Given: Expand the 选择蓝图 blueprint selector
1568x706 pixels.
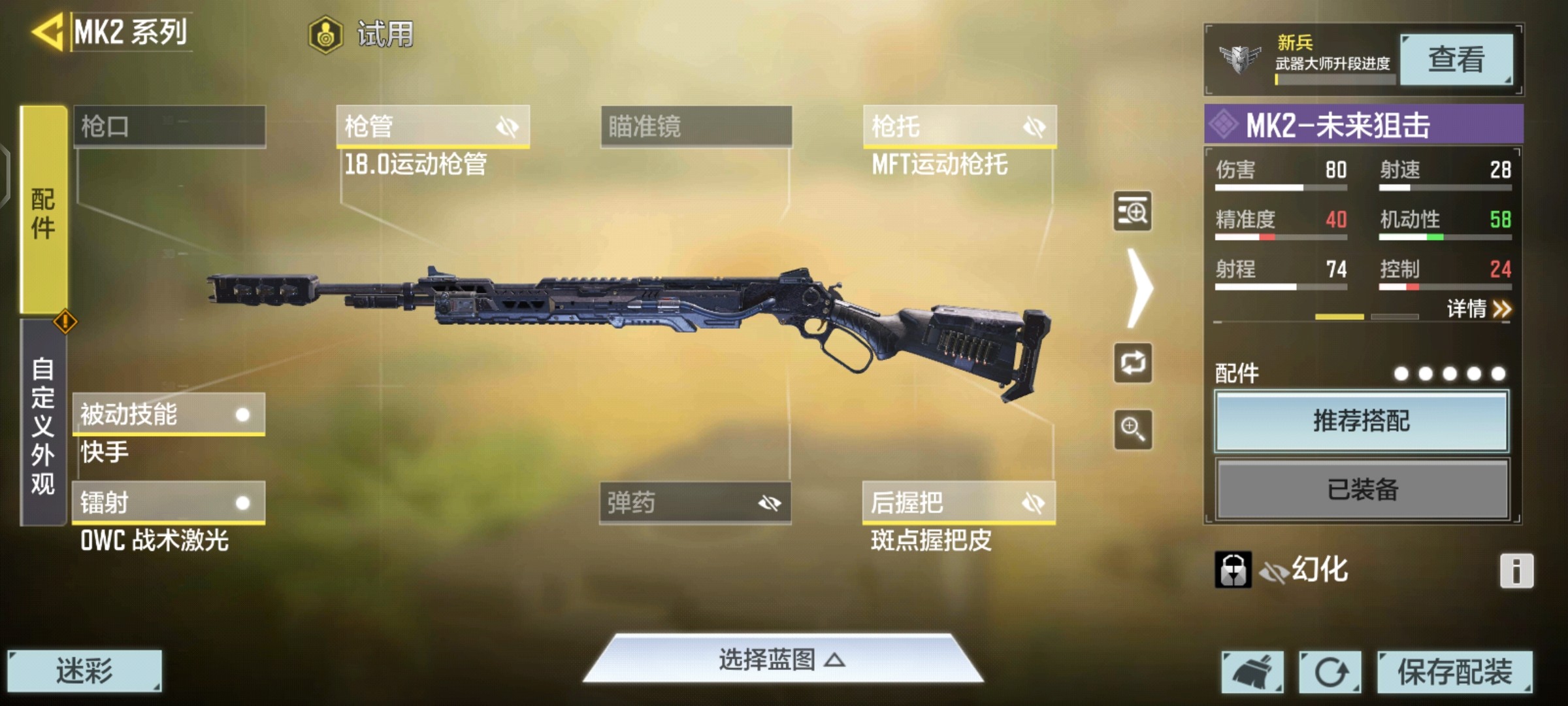Looking at the screenshot, I should point(782,660).
